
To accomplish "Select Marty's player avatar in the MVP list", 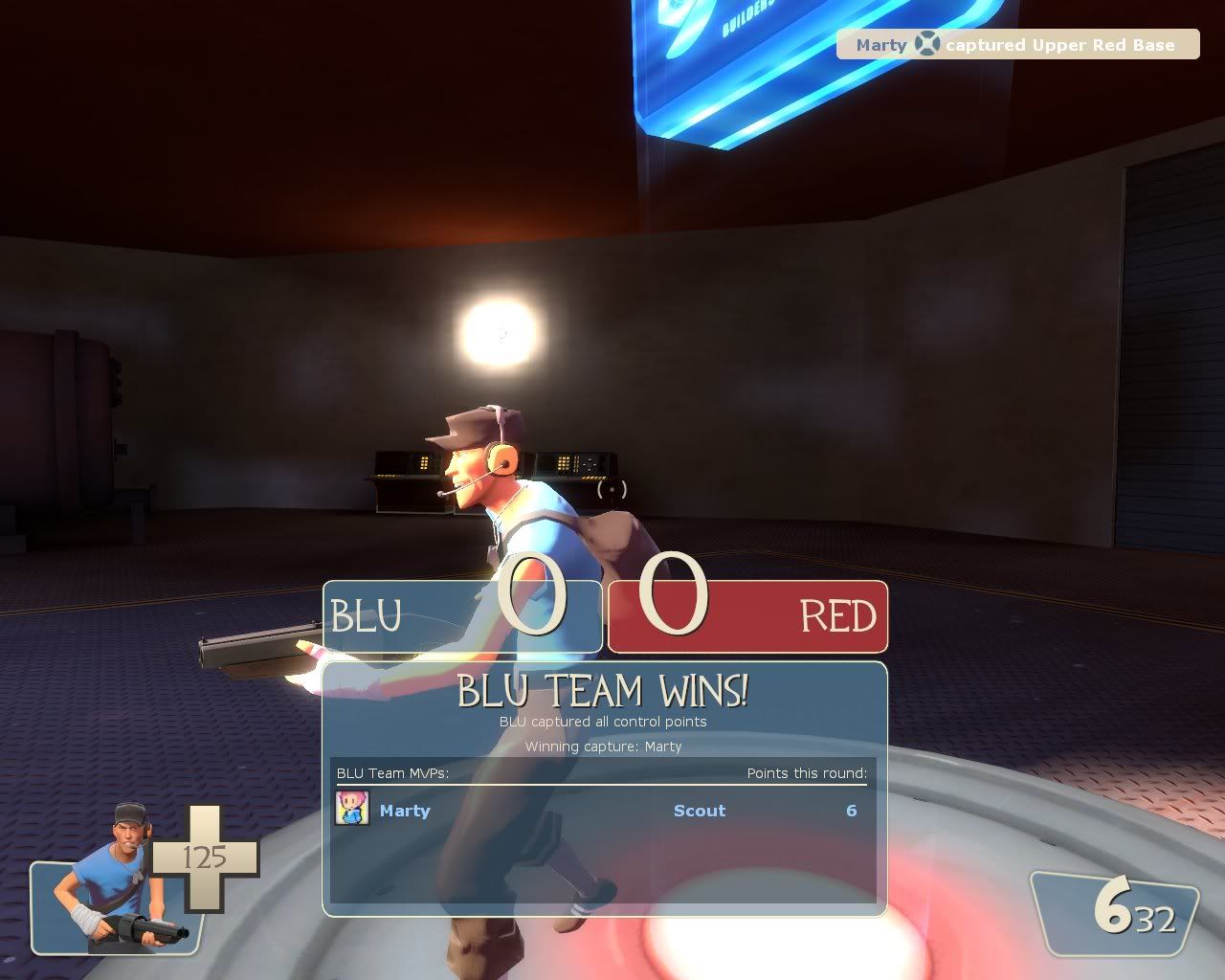I will click(351, 811).
